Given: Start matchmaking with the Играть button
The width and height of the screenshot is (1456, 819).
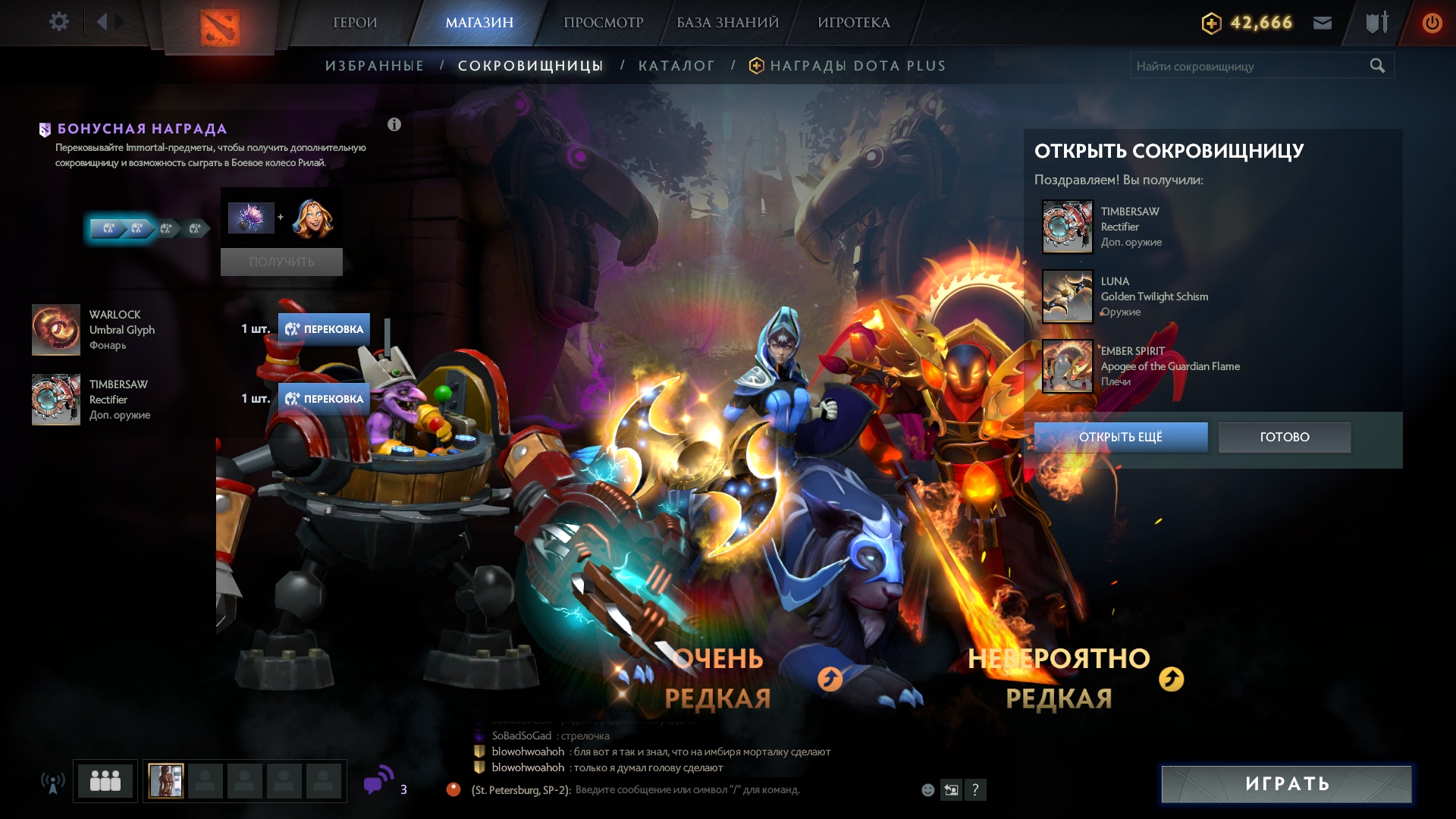Looking at the screenshot, I should tap(1286, 784).
